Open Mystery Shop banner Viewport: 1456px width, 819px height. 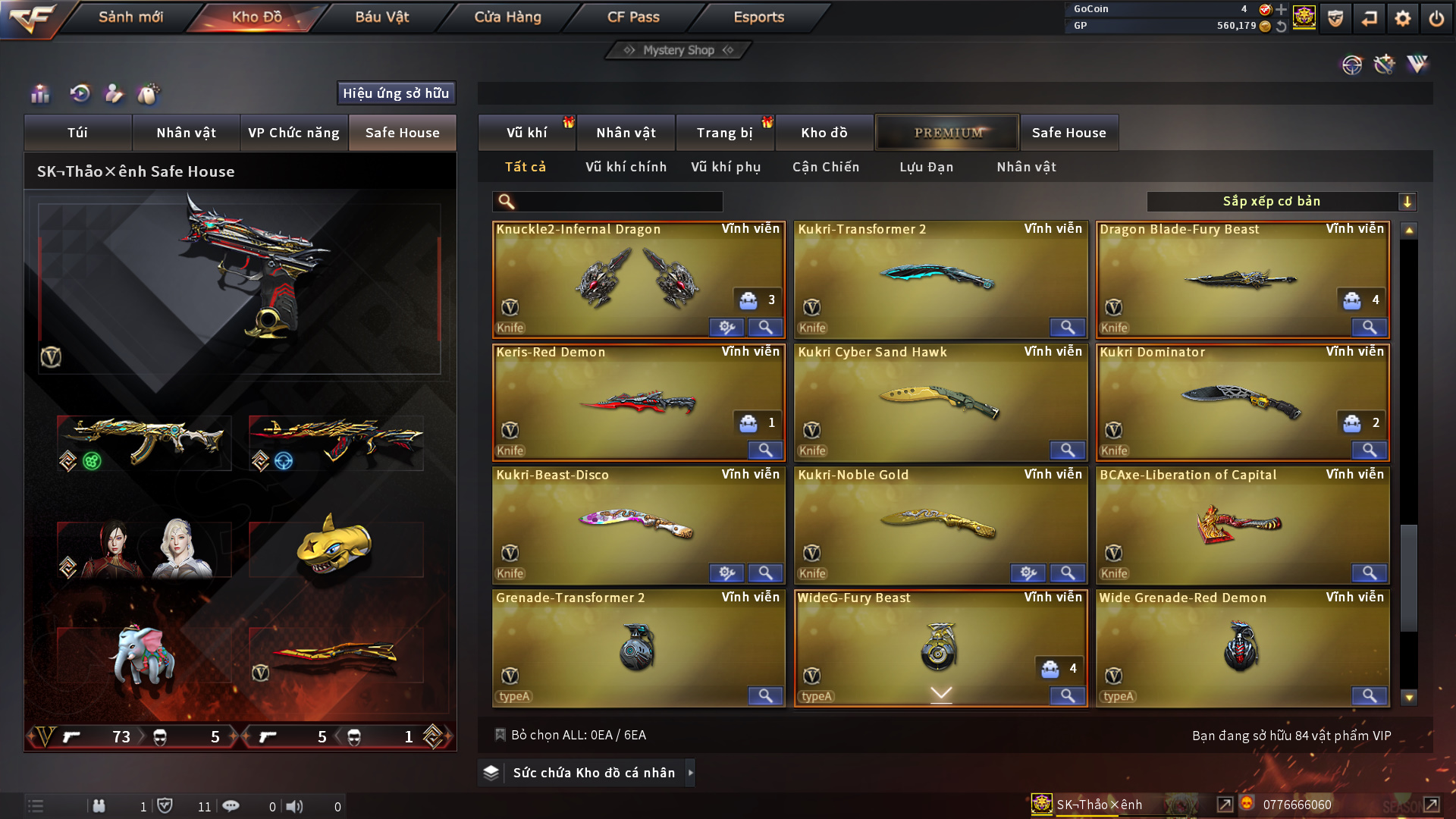pyautogui.click(x=678, y=50)
